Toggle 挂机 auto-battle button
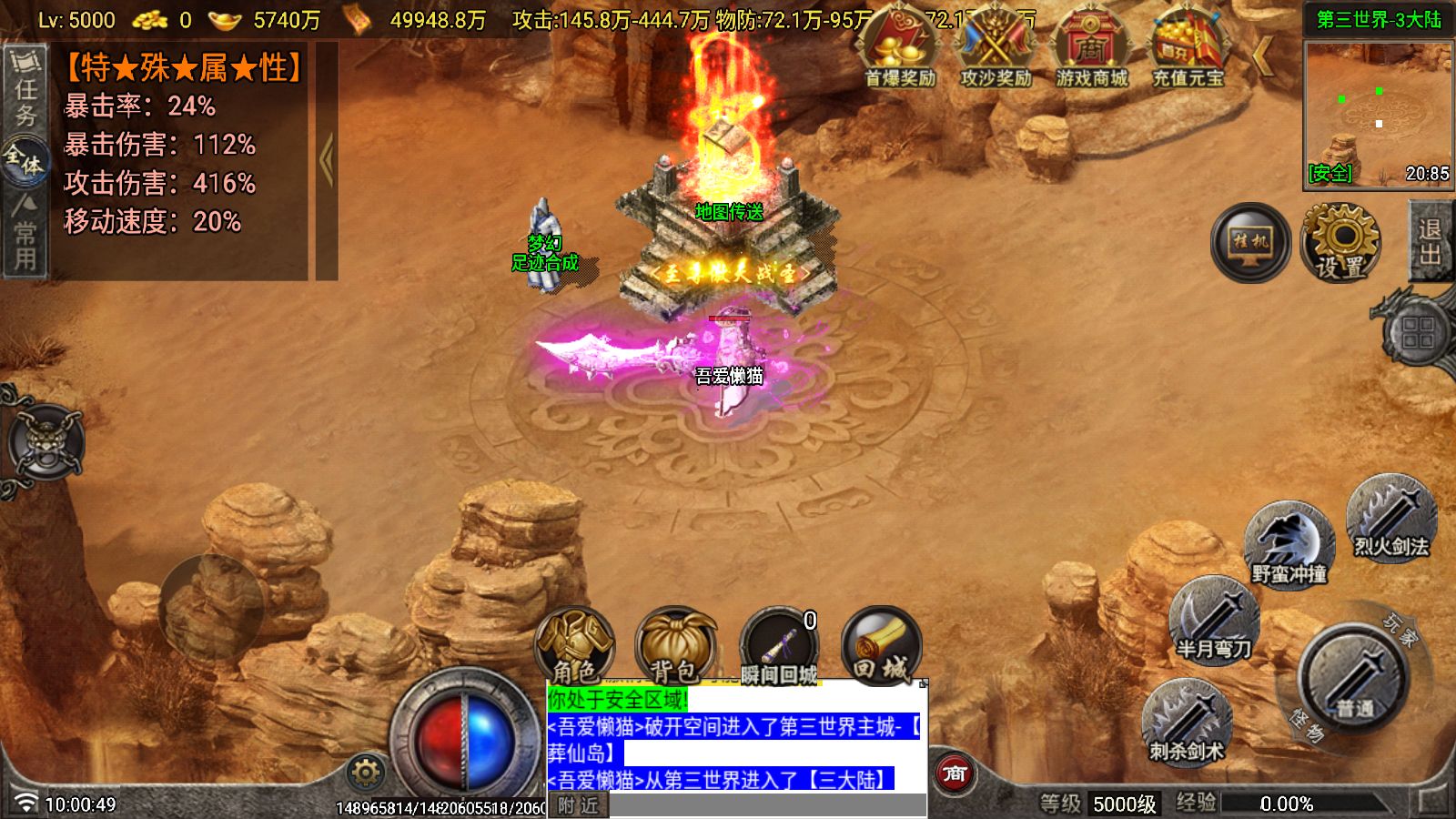 point(1250,242)
